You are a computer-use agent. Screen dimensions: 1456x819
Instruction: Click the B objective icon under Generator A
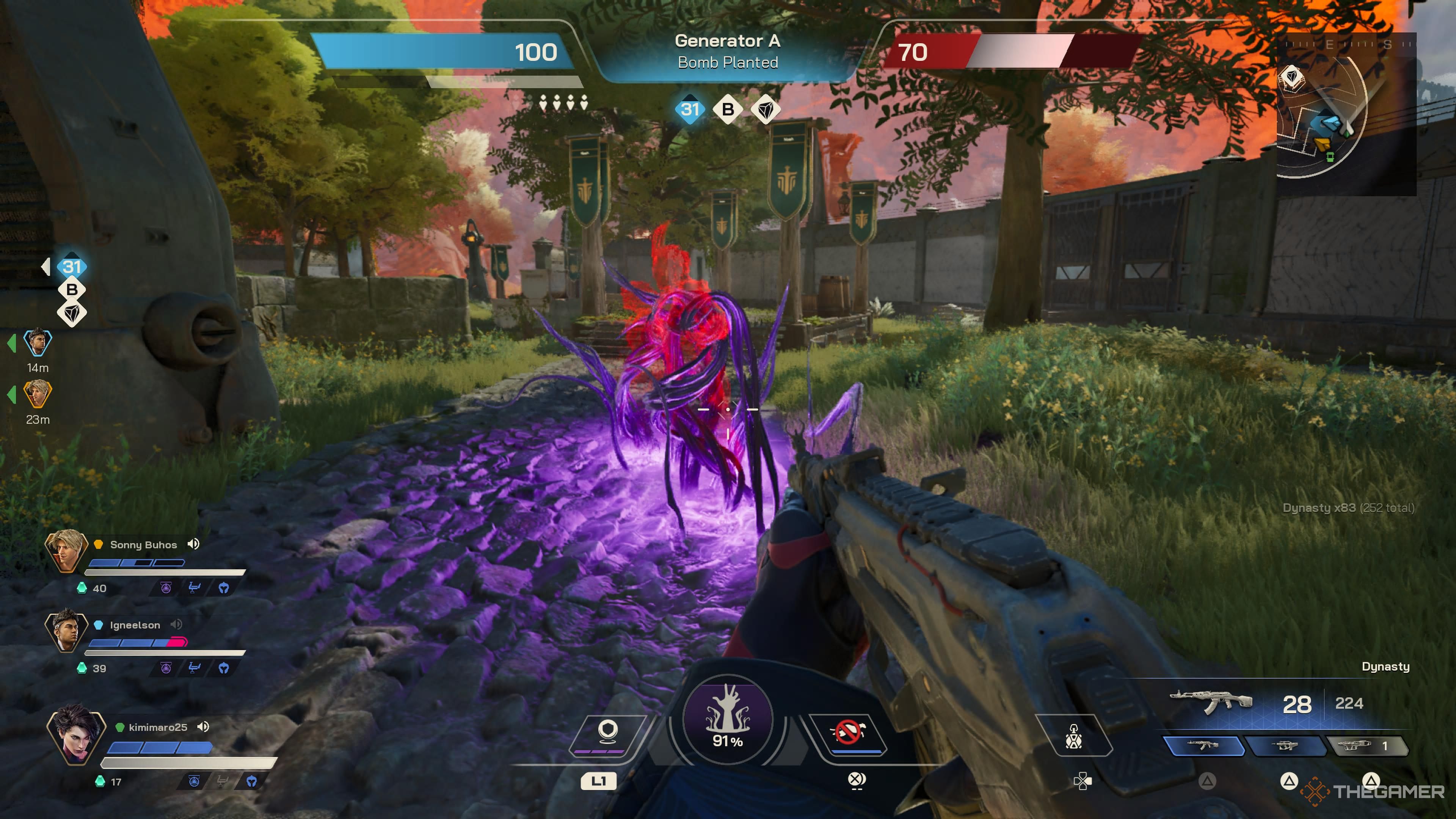point(728,109)
